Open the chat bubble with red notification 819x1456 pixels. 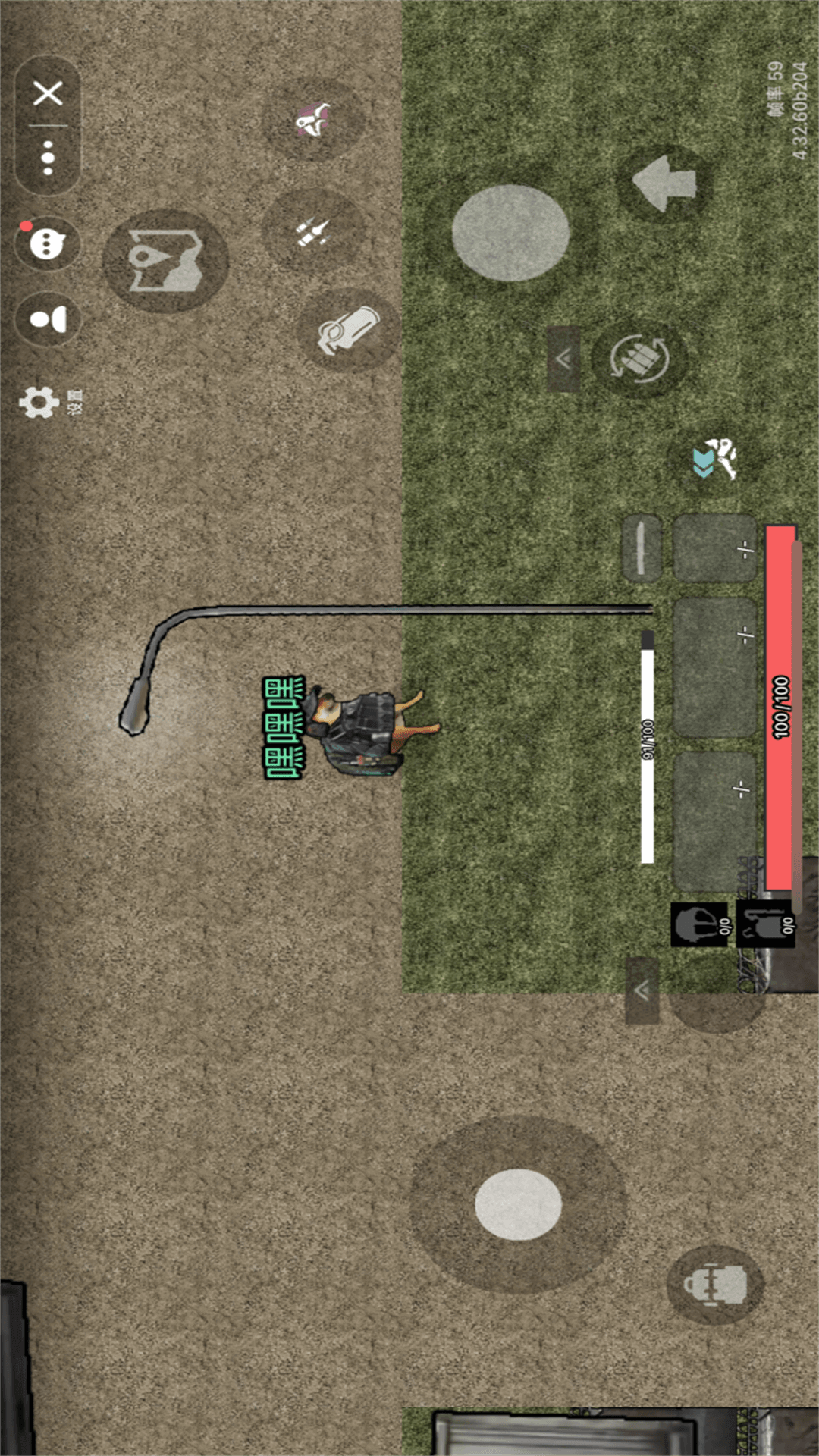[x=47, y=244]
